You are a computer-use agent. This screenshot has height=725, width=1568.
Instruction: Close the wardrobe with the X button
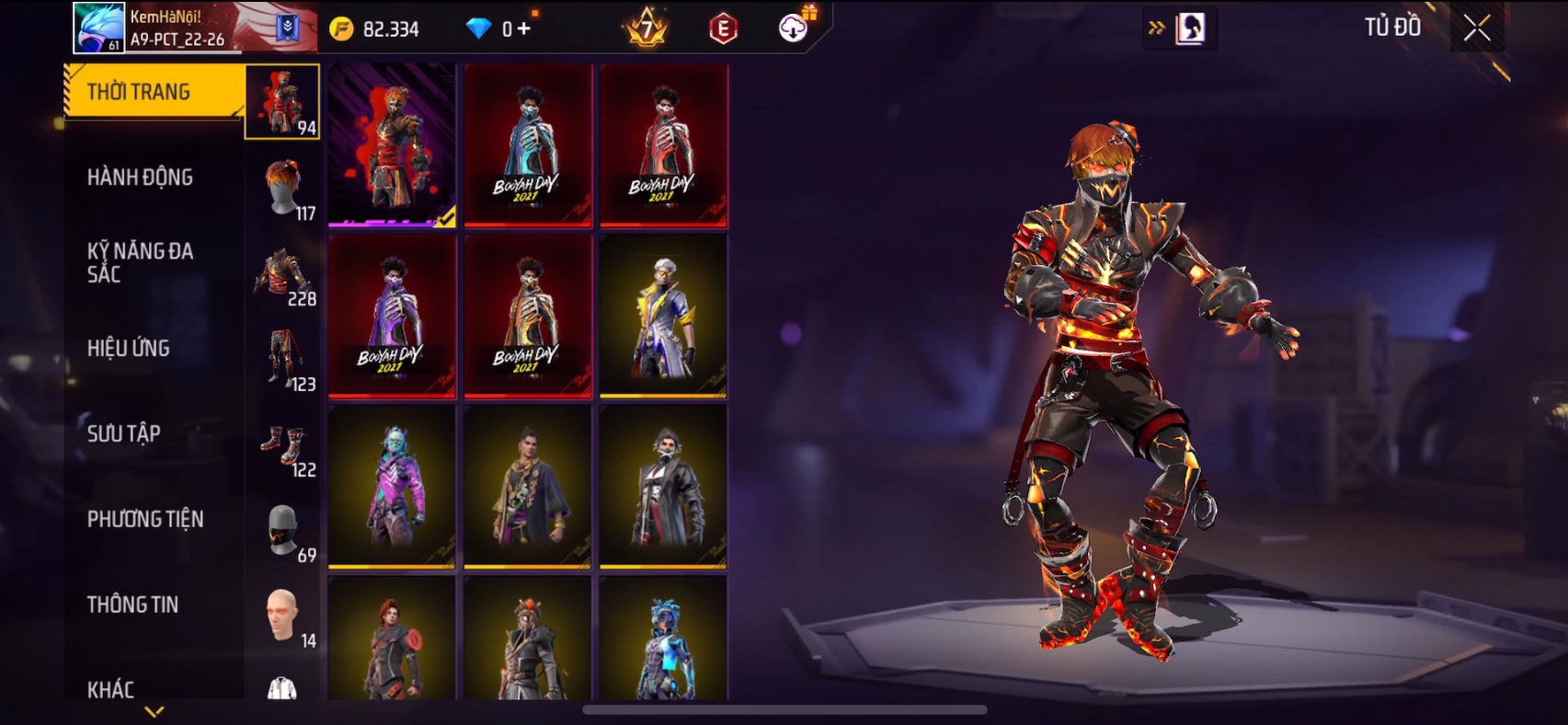pyautogui.click(x=1476, y=29)
